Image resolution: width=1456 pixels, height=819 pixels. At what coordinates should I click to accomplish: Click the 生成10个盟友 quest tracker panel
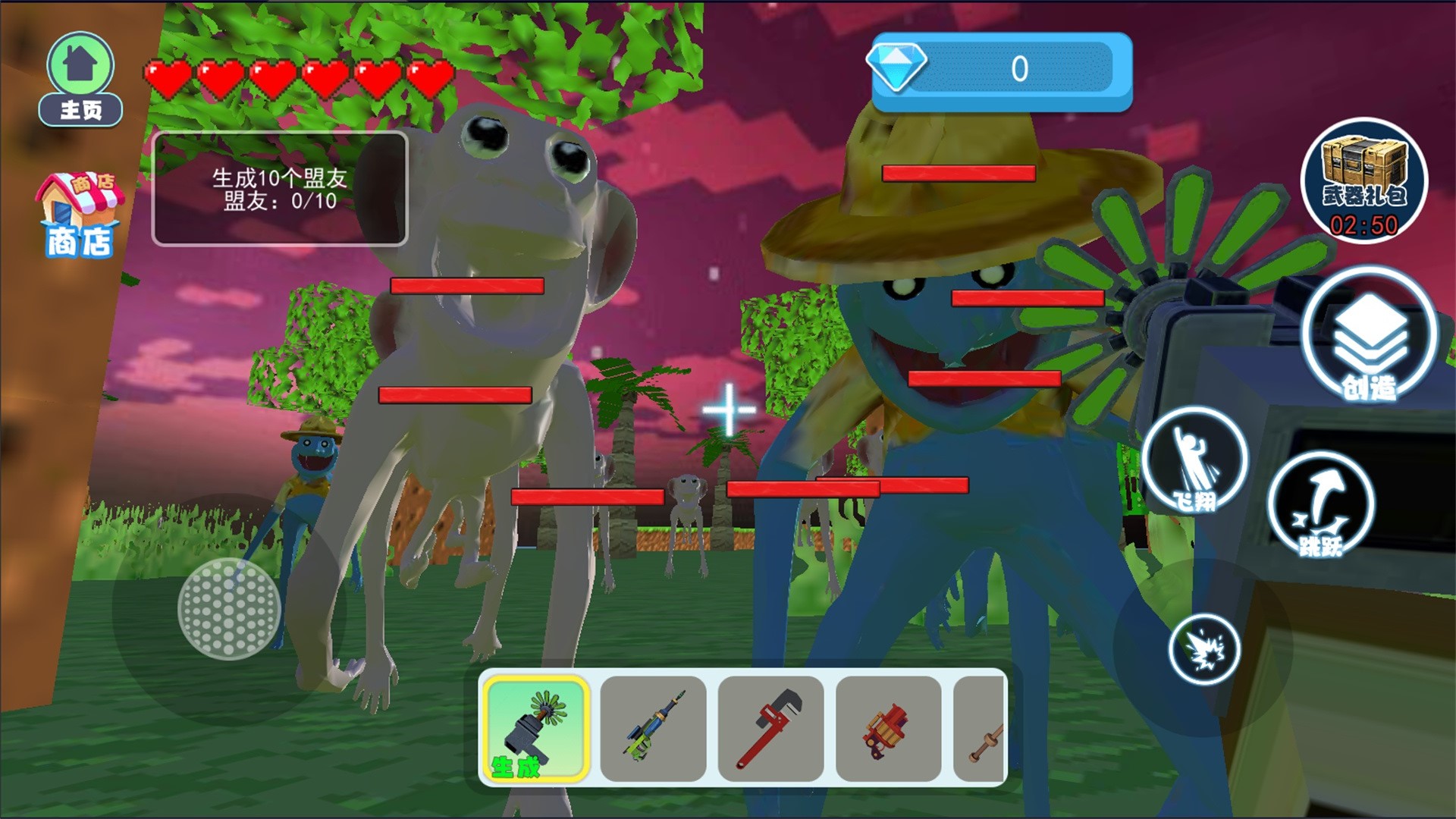tap(280, 189)
